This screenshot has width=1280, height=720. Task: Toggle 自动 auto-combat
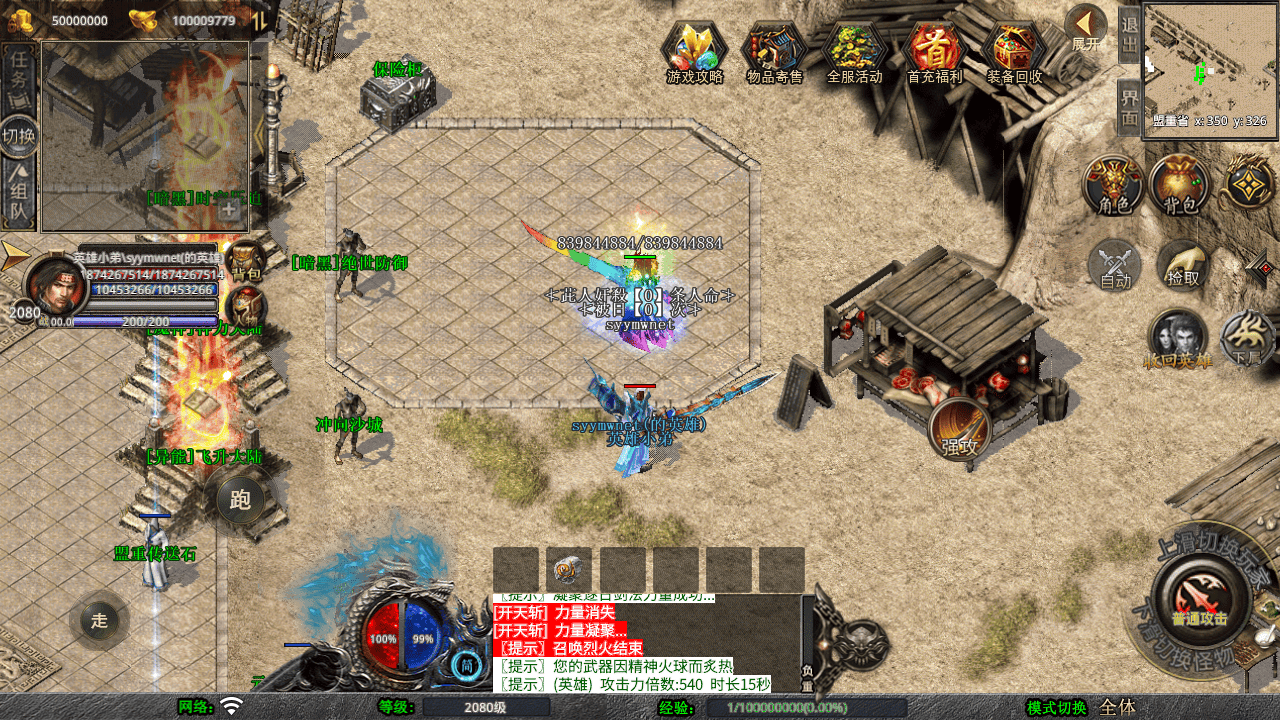[1115, 267]
